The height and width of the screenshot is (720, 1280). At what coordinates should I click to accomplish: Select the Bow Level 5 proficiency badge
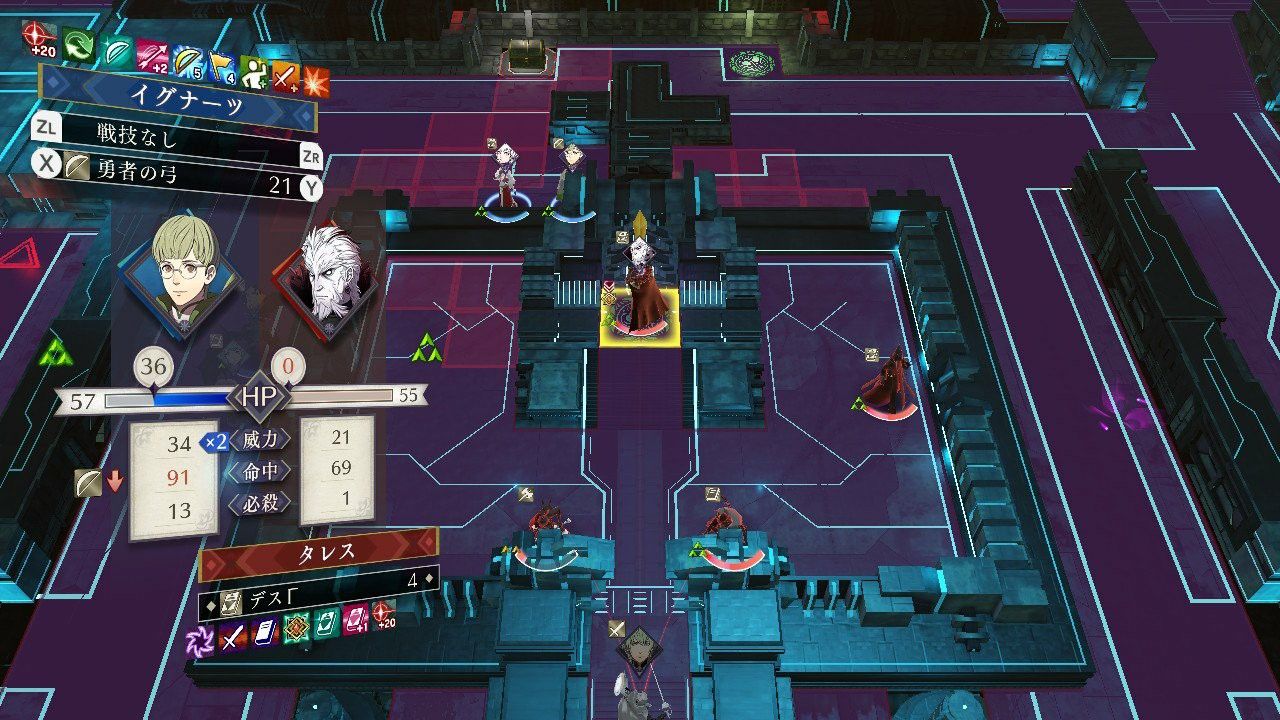186,60
